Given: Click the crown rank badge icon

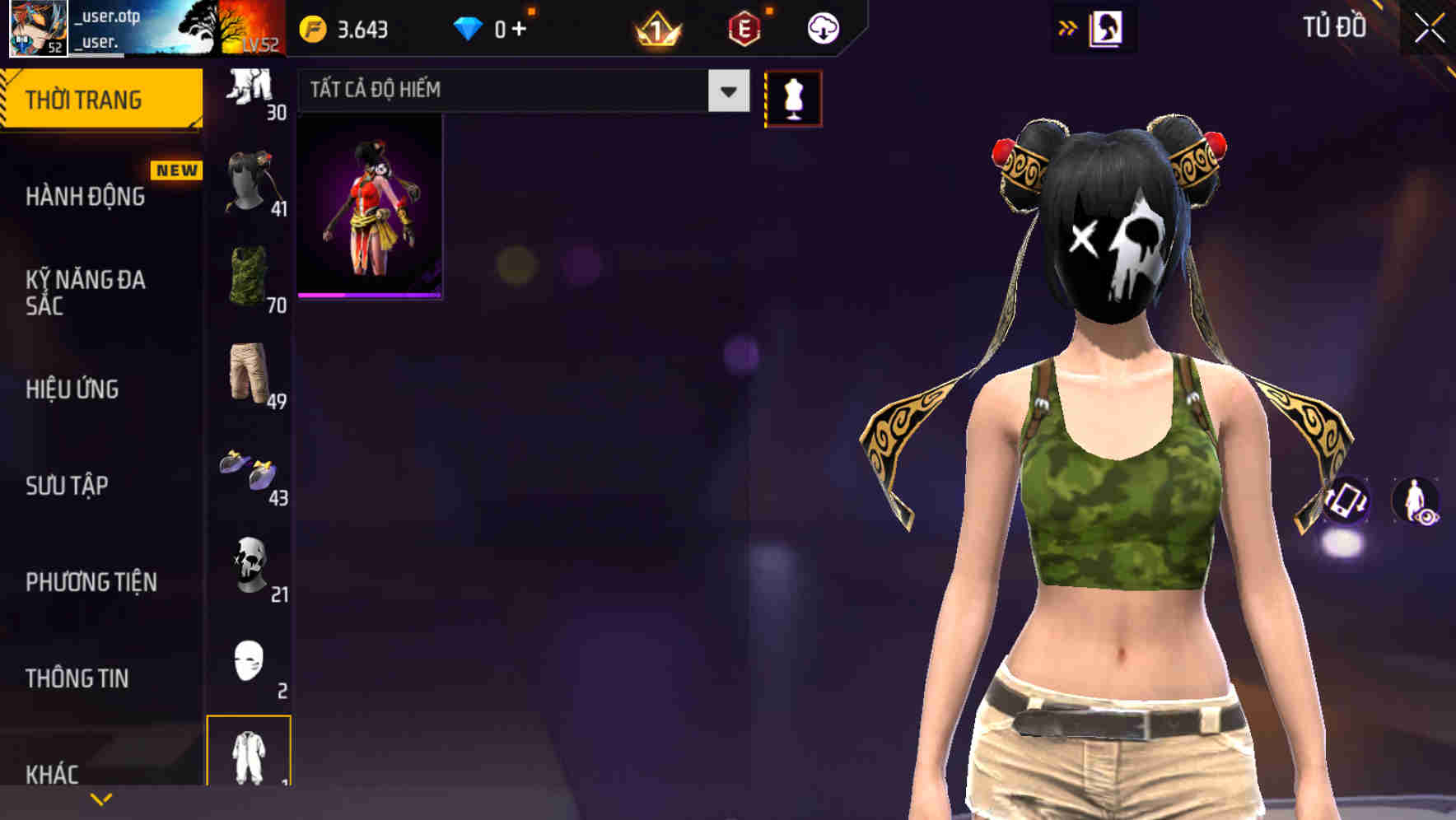Looking at the screenshot, I should coord(657,26).
